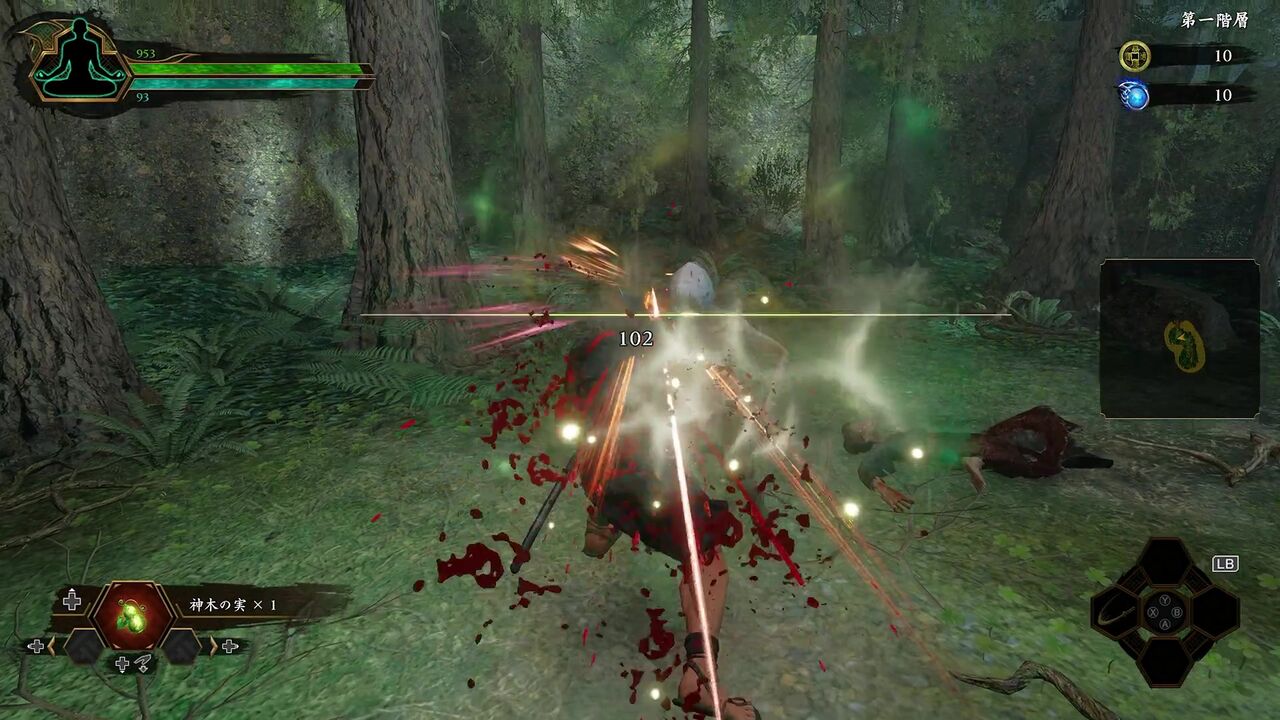This screenshot has height=720, width=1280.
Task: Switch to the previous item via the left chevron
Action: 52,646
